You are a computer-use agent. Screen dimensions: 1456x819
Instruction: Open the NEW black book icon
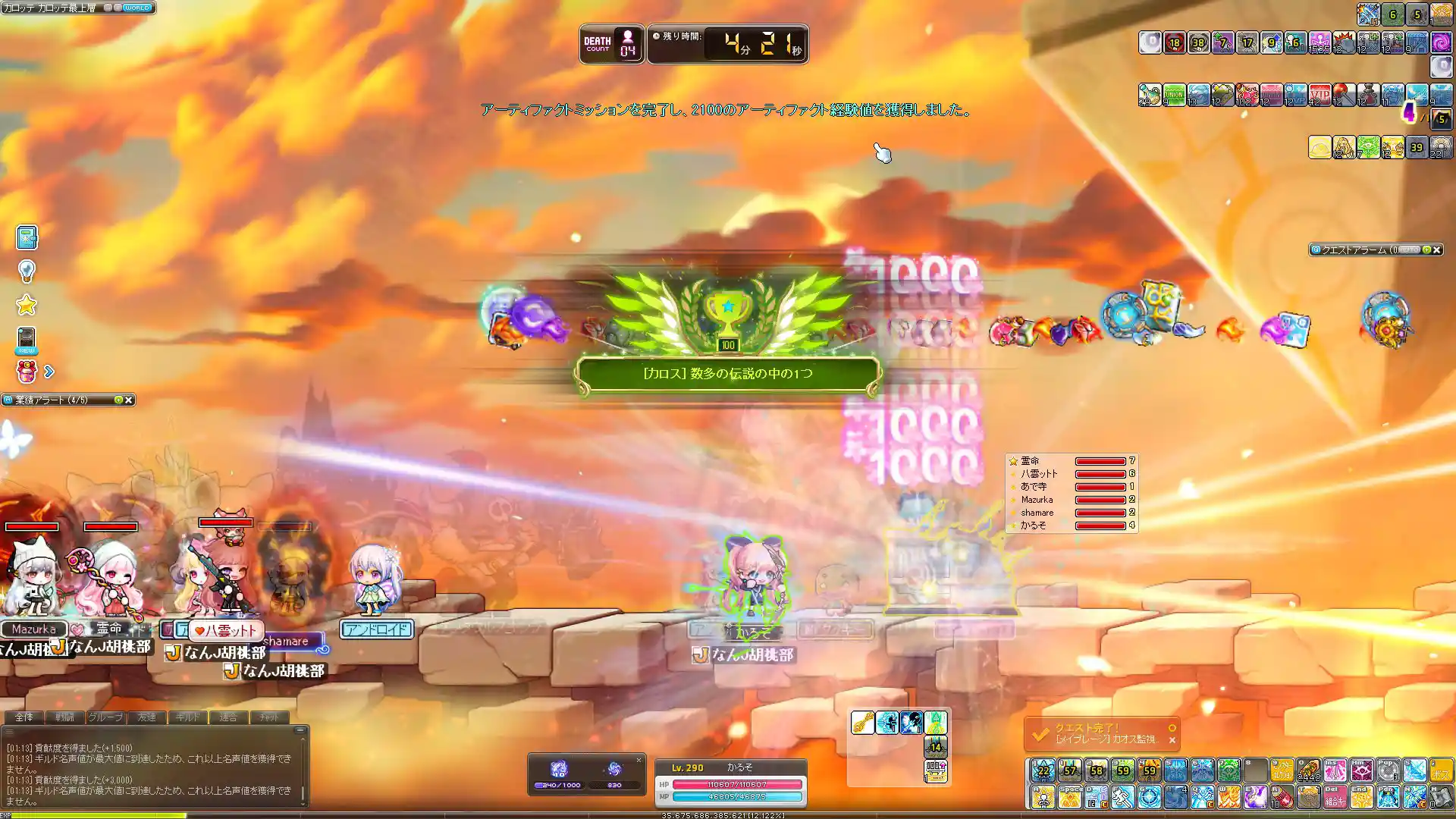click(x=27, y=340)
